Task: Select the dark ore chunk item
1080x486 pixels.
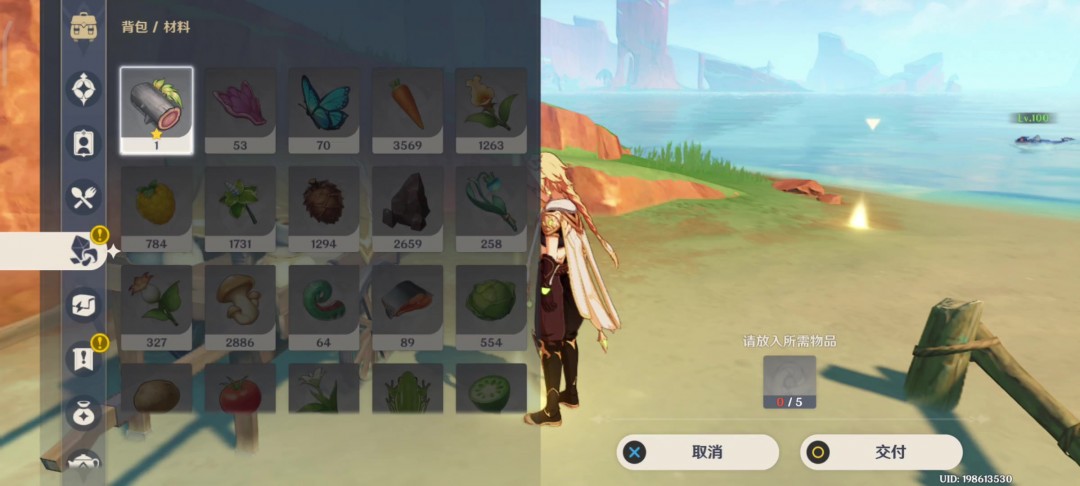Action: [x=407, y=208]
